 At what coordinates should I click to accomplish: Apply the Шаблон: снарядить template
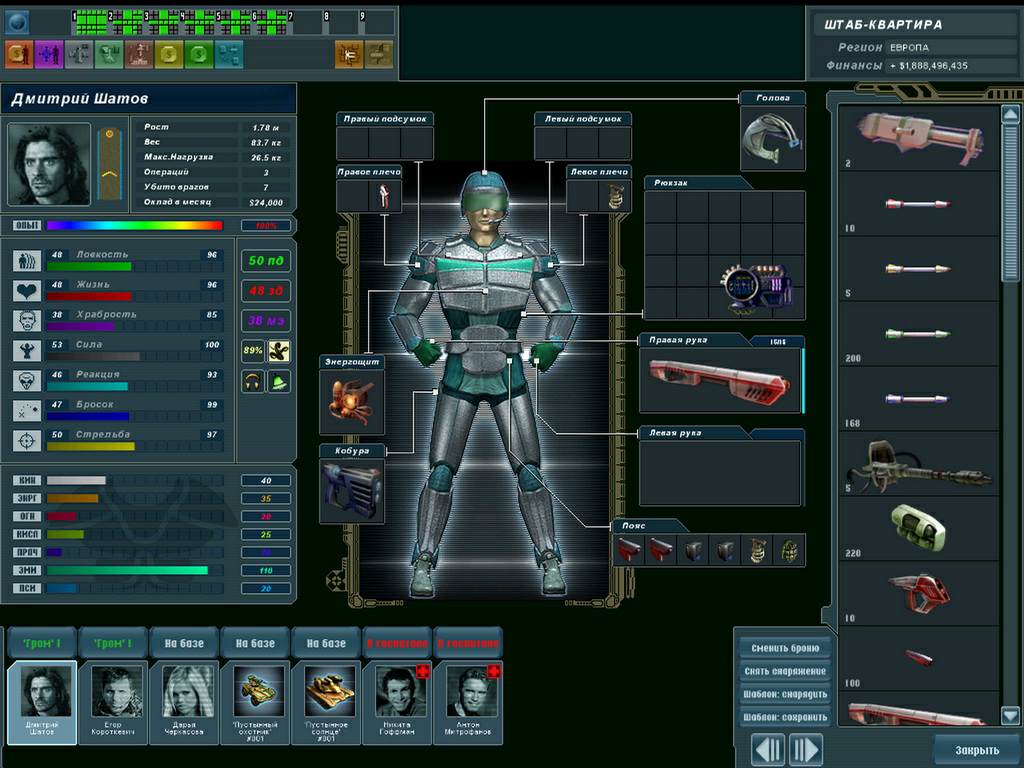[x=786, y=695]
